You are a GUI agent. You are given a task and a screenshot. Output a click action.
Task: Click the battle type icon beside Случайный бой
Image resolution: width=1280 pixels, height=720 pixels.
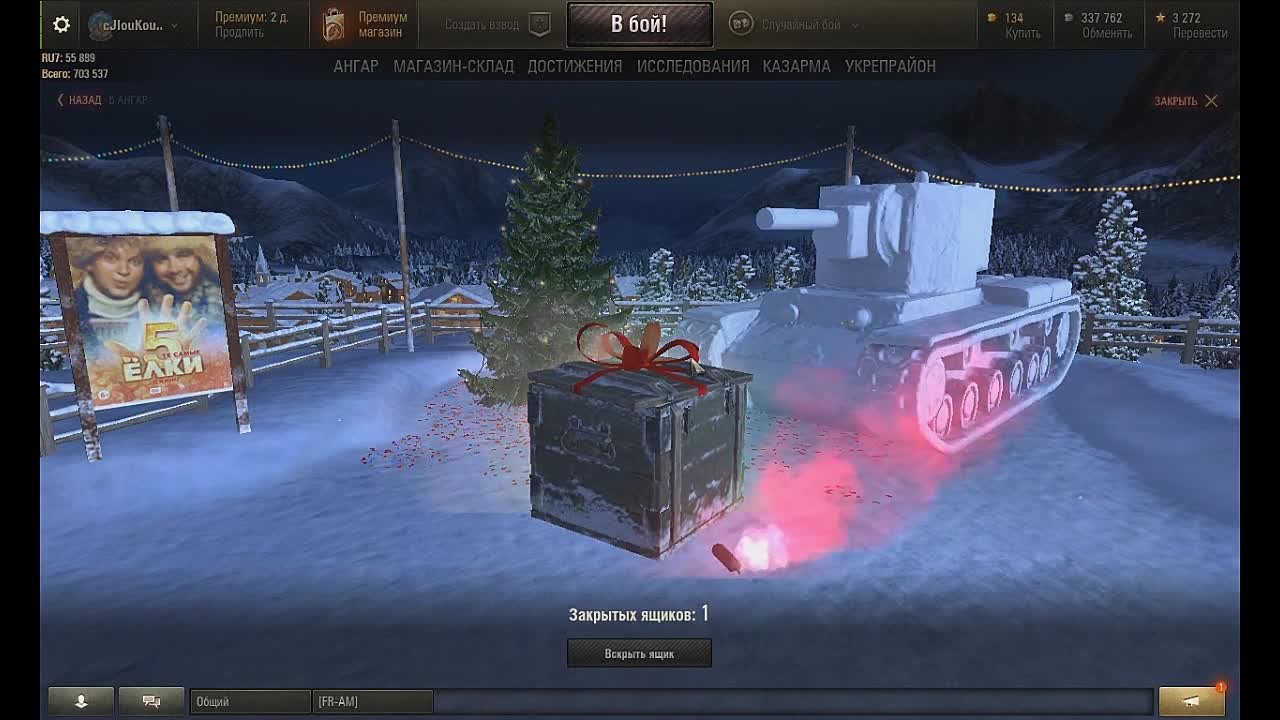[x=740, y=24]
